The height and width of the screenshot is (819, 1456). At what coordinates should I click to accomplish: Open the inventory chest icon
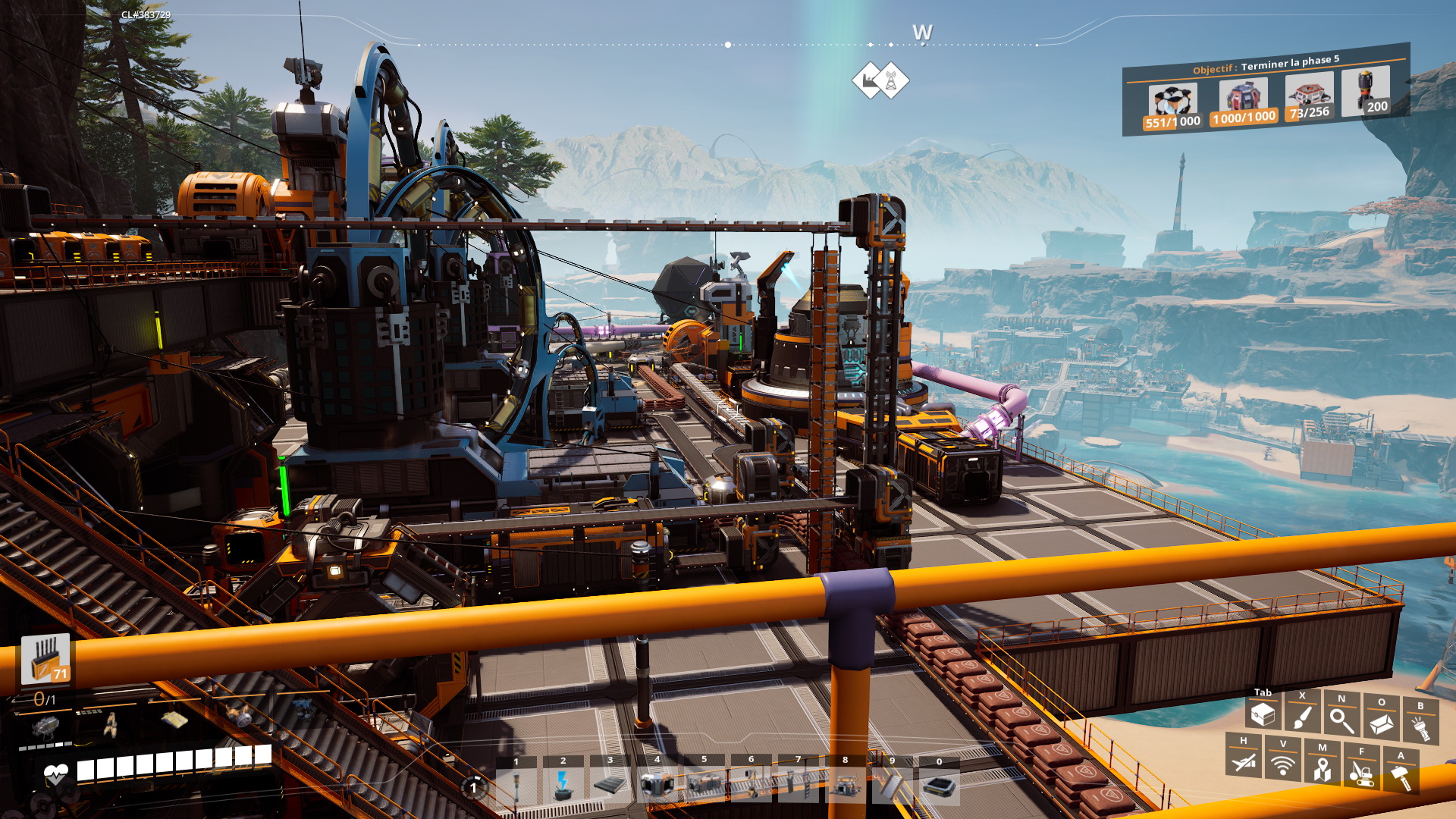(1263, 714)
